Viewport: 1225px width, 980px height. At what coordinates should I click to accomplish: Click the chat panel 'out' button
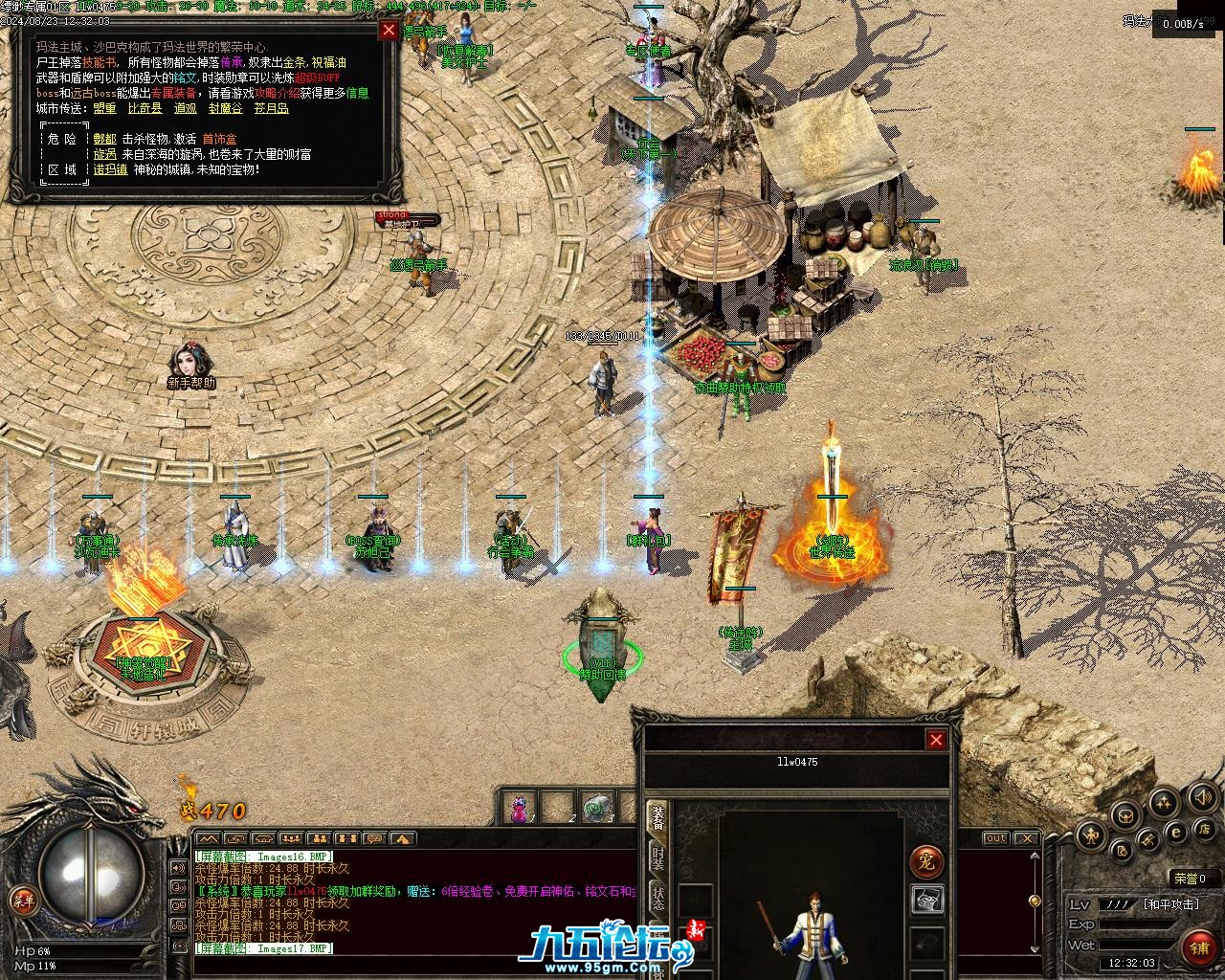(996, 838)
